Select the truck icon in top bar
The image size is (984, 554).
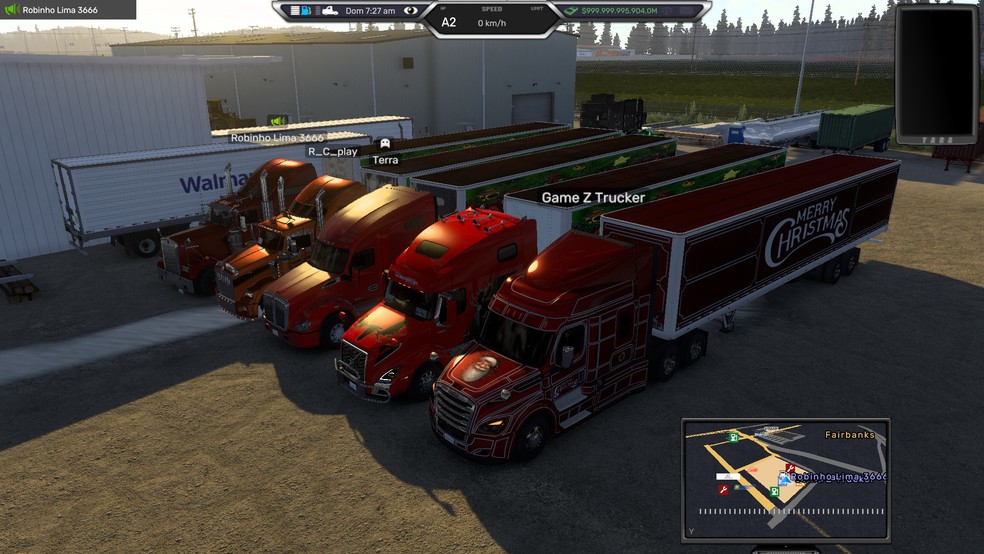[329, 11]
